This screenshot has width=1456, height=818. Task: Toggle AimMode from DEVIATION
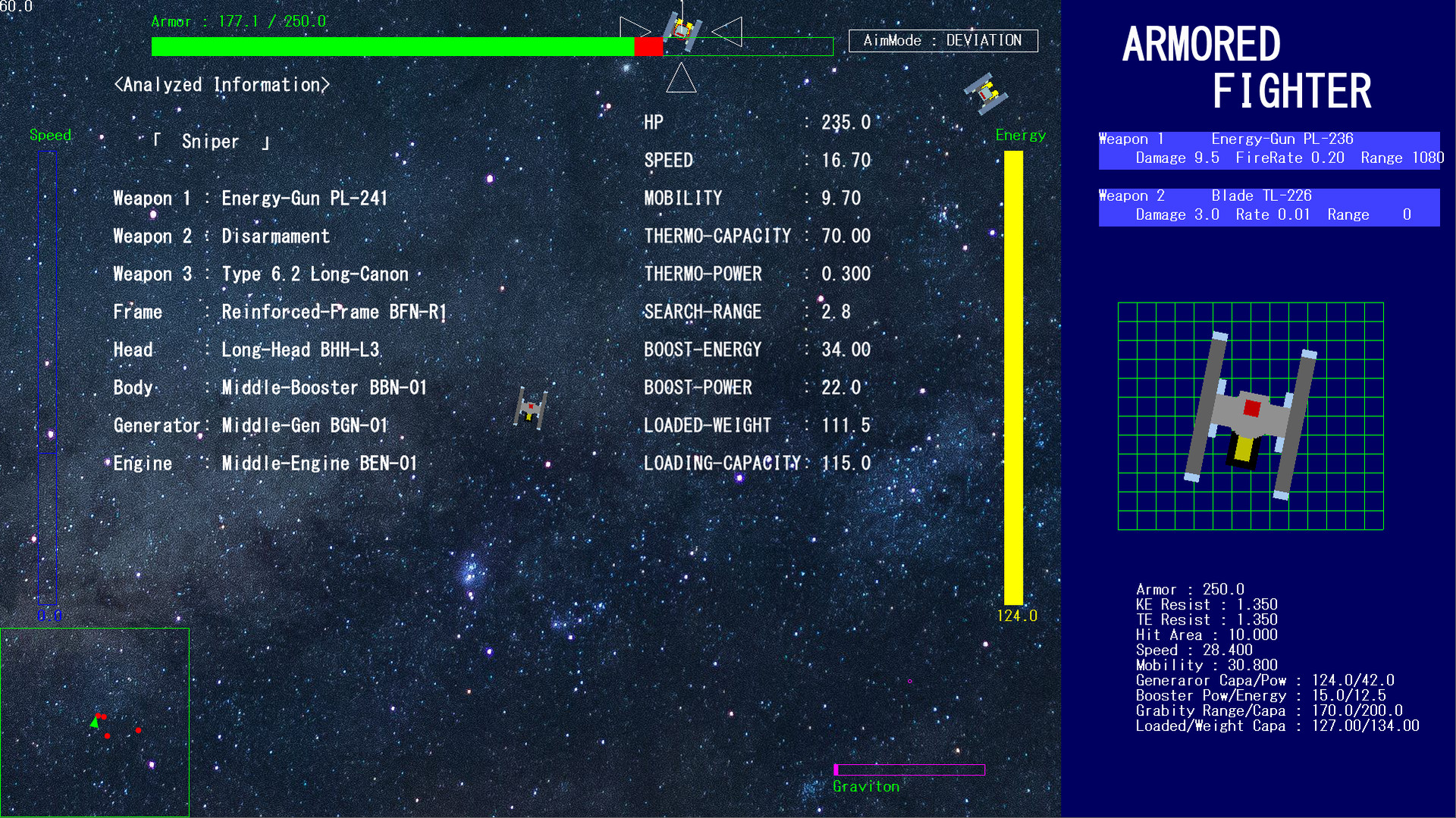coord(943,40)
